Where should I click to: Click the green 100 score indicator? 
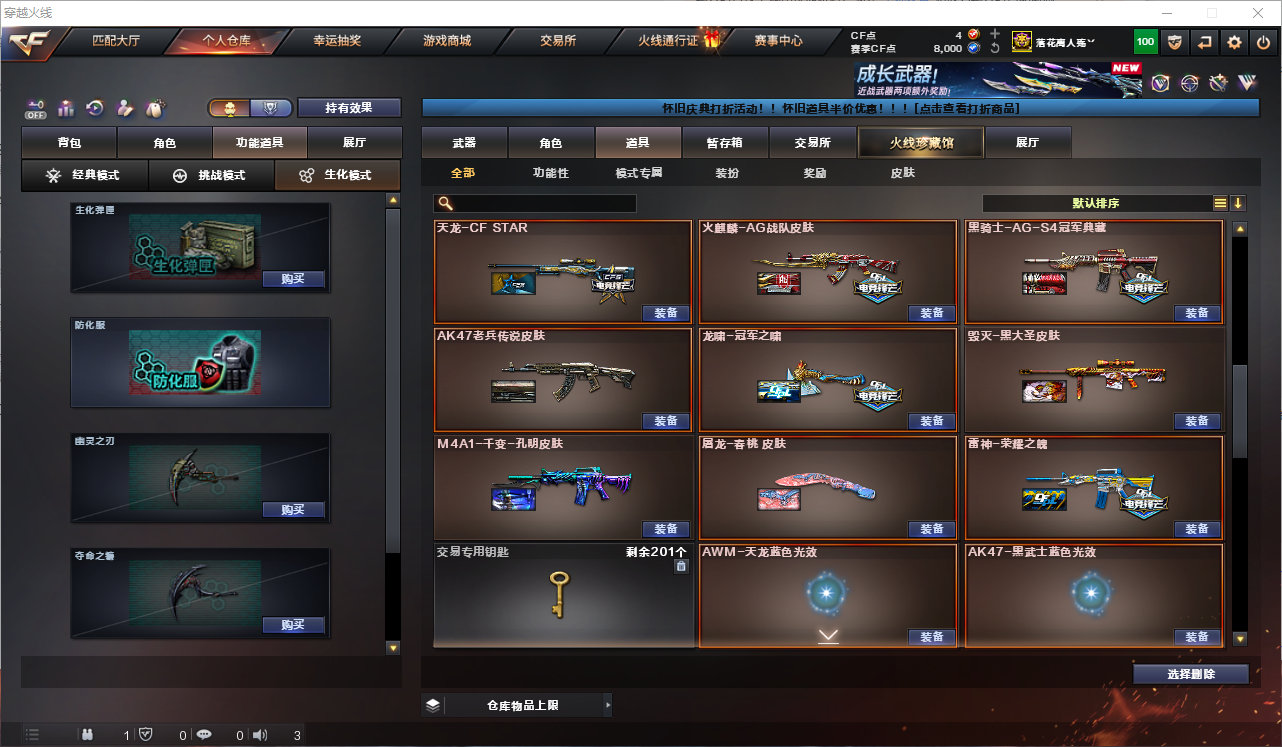coord(1144,42)
